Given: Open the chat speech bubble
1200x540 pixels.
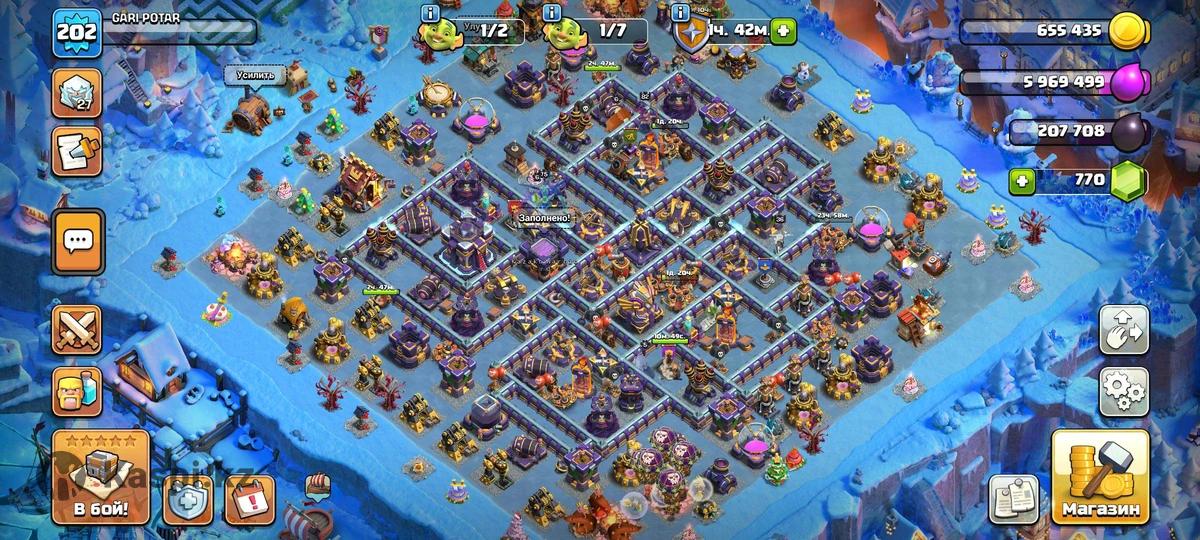Looking at the screenshot, I should tap(78, 241).
